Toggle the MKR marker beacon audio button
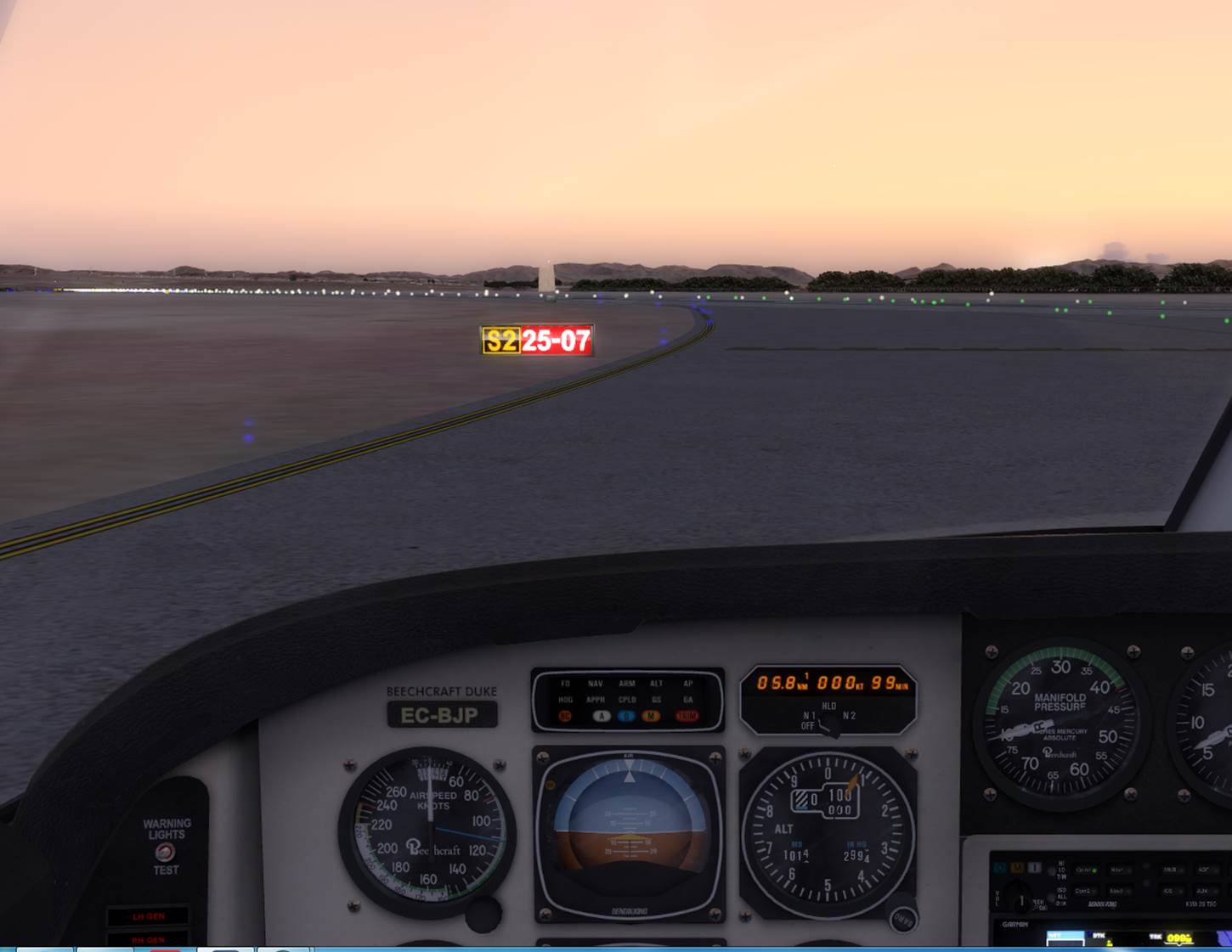Viewport: 1232px width, 952px height. pyautogui.click(x=1172, y=870)
